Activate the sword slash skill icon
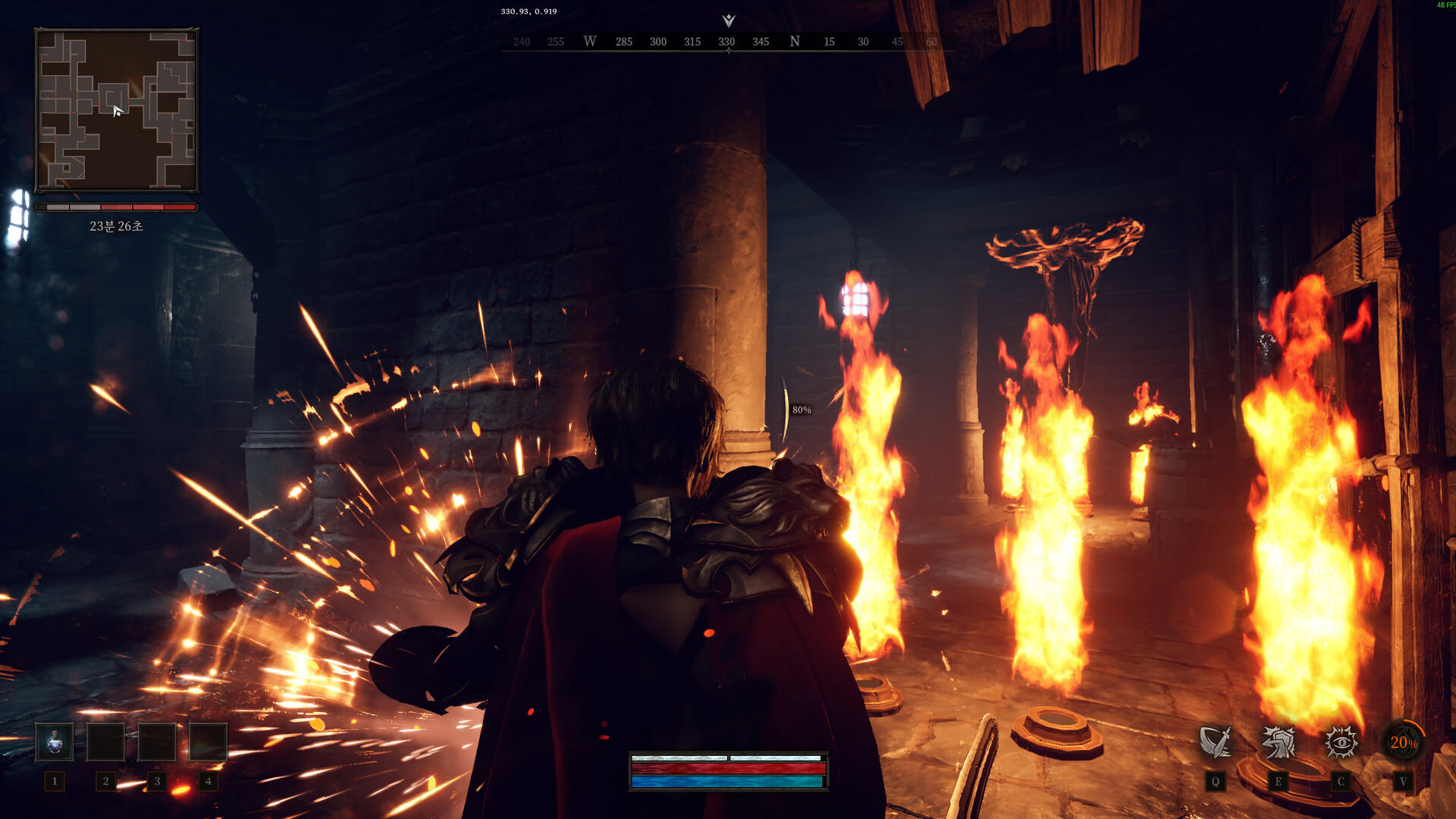This screenshot has width=1456, height=819. tap(1215, 742)
